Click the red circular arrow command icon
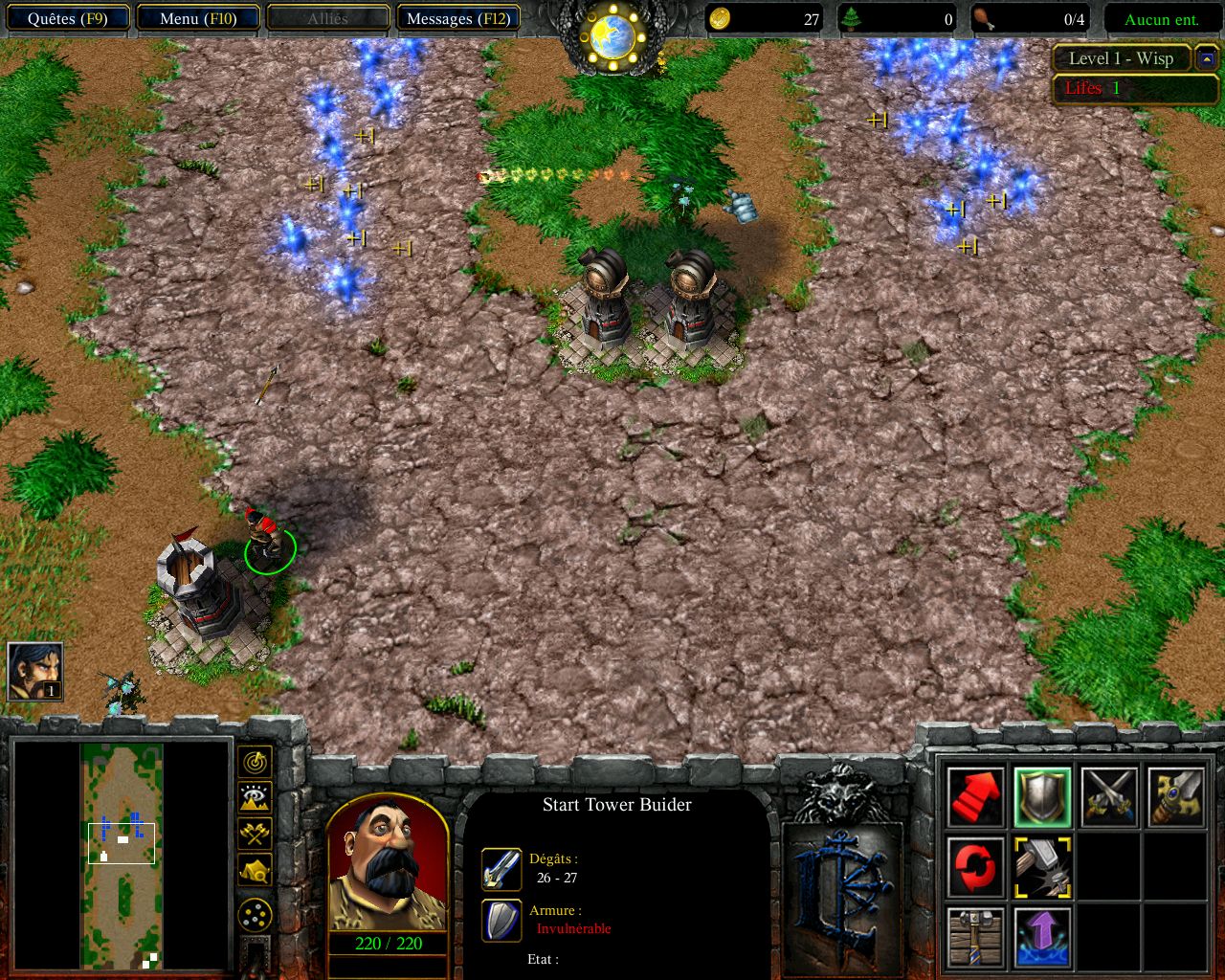The width and height of the screenshot is (1225, 980). 974,869
